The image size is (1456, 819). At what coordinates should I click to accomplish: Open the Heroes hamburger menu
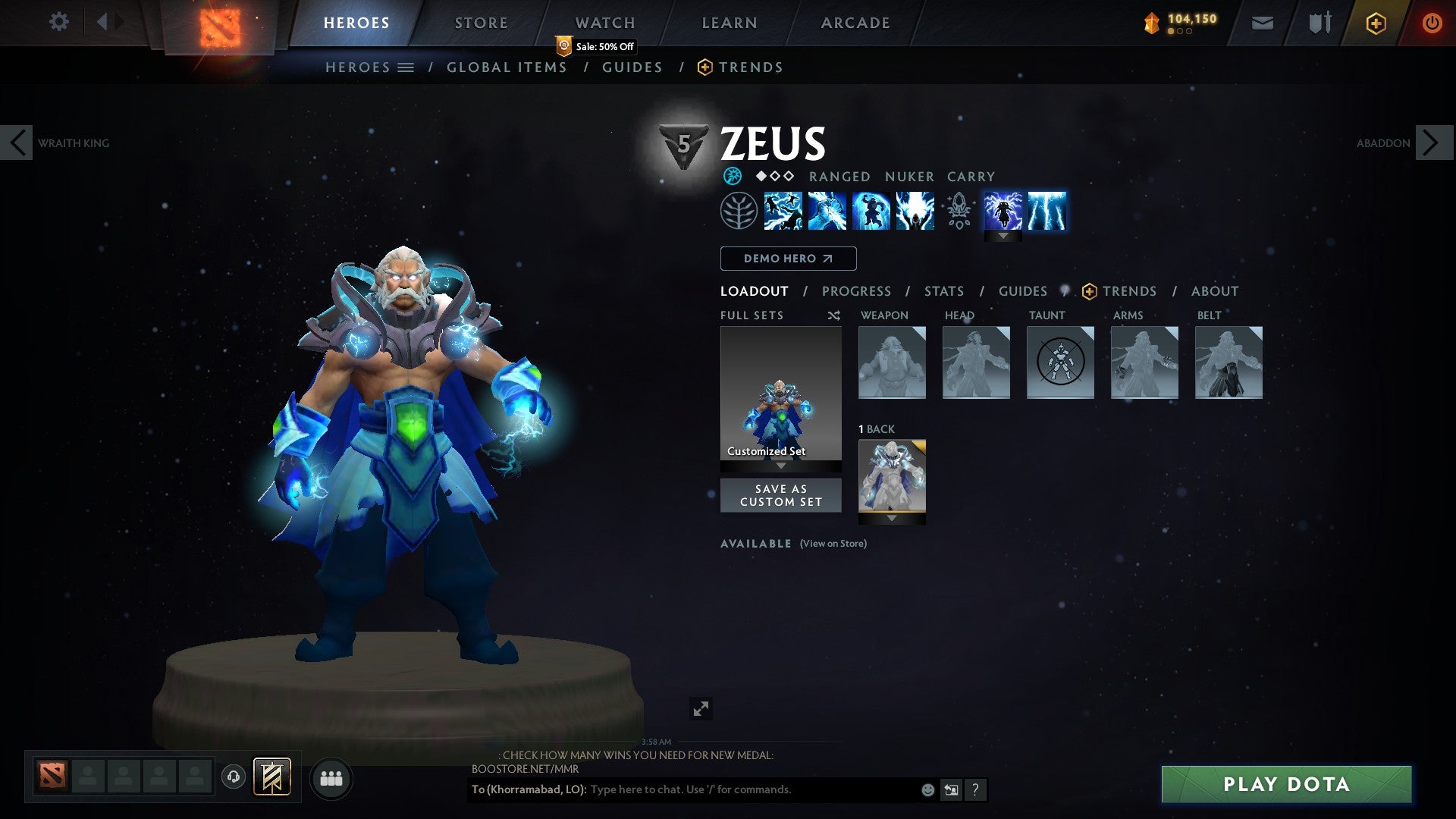coord(407,67)
